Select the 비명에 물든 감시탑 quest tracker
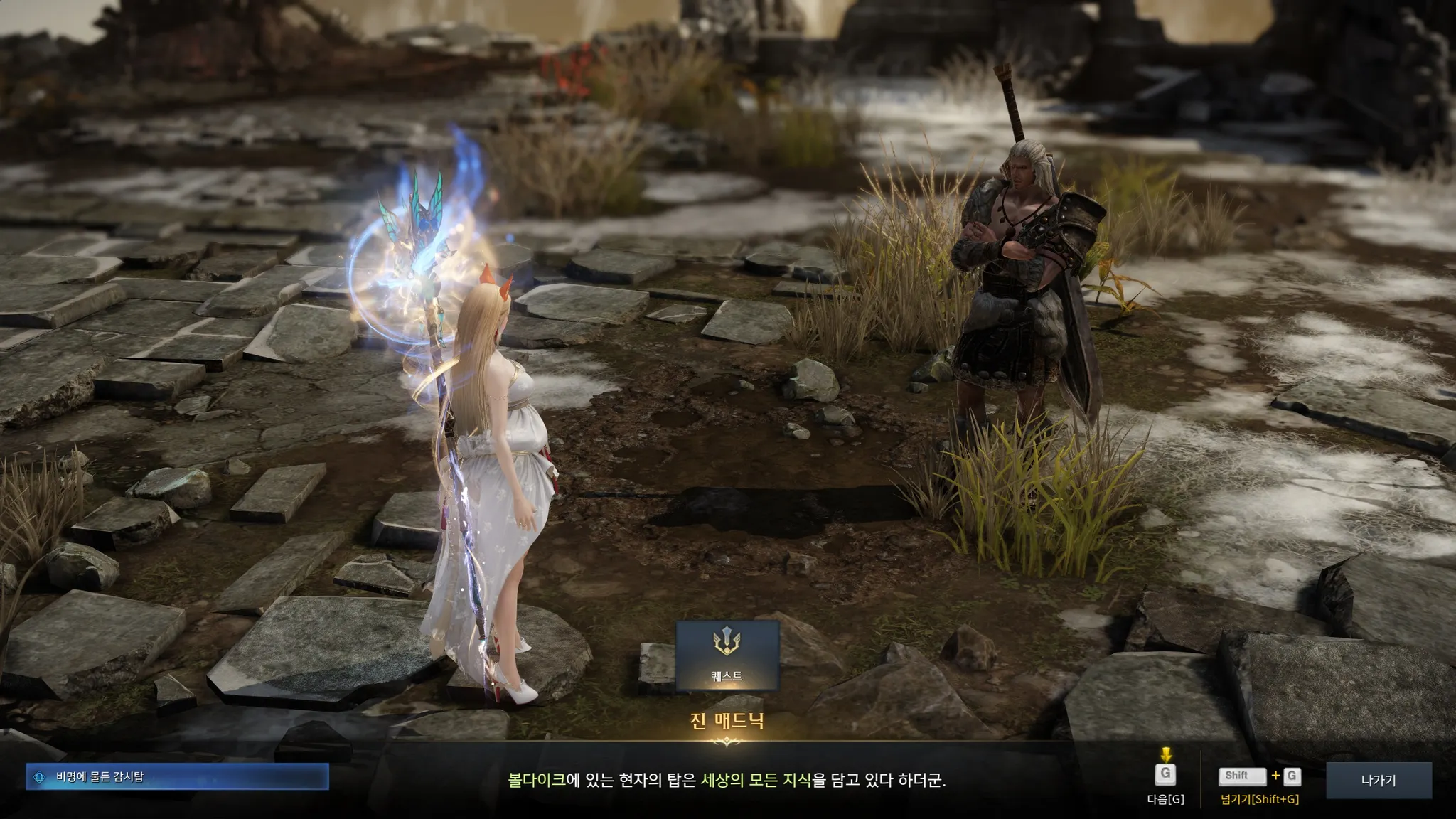This screenshot has width=1456, height=819. tap(177, 776)
